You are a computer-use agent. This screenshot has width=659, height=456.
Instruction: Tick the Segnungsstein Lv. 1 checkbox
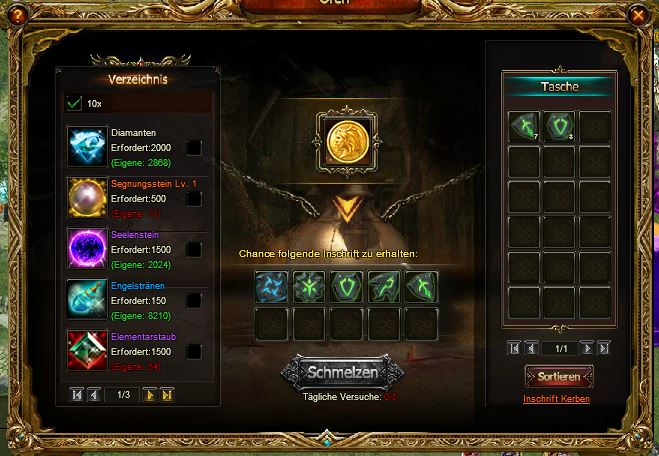click(x=193, y=199)
